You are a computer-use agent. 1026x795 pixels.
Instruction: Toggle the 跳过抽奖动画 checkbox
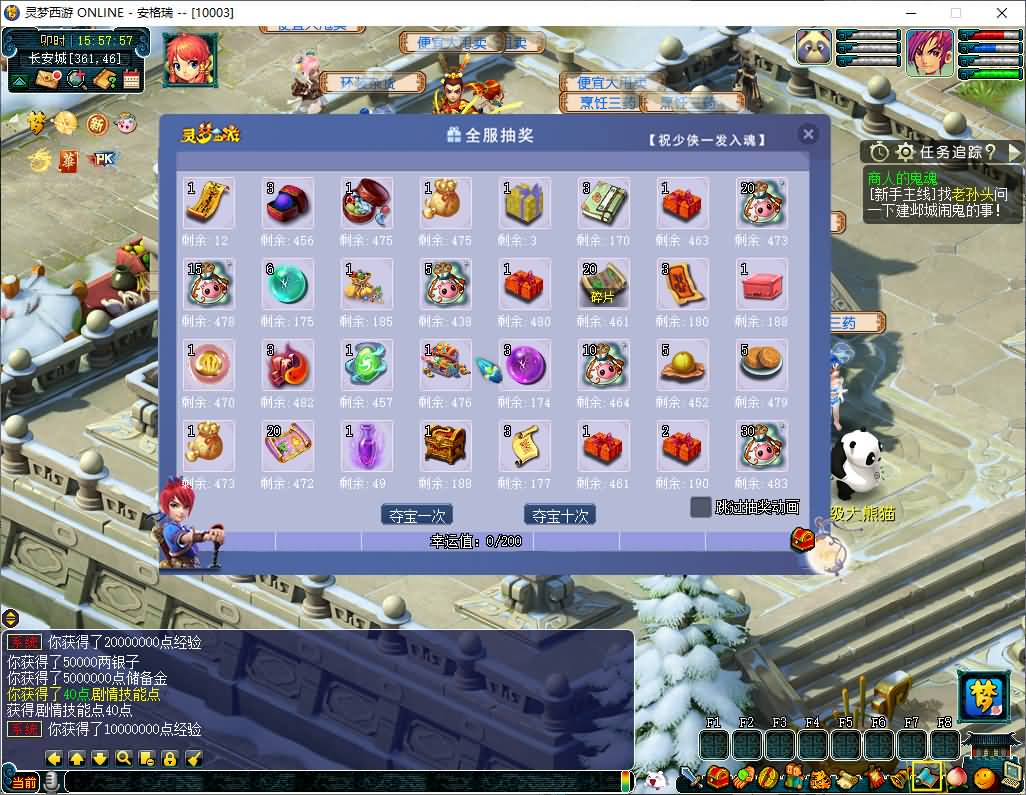coord(701,507)
